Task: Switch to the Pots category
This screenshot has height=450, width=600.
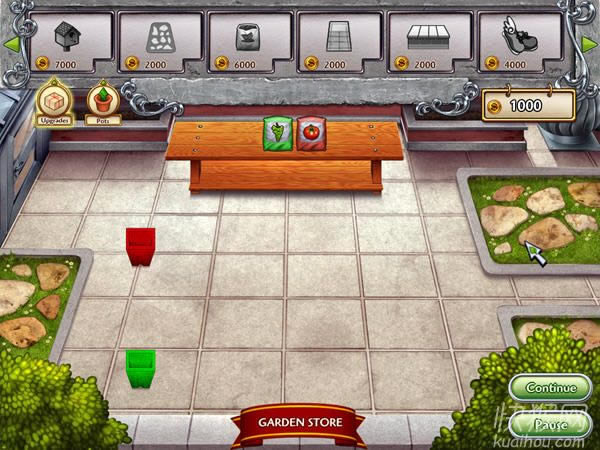Action: tap(102, 101)
